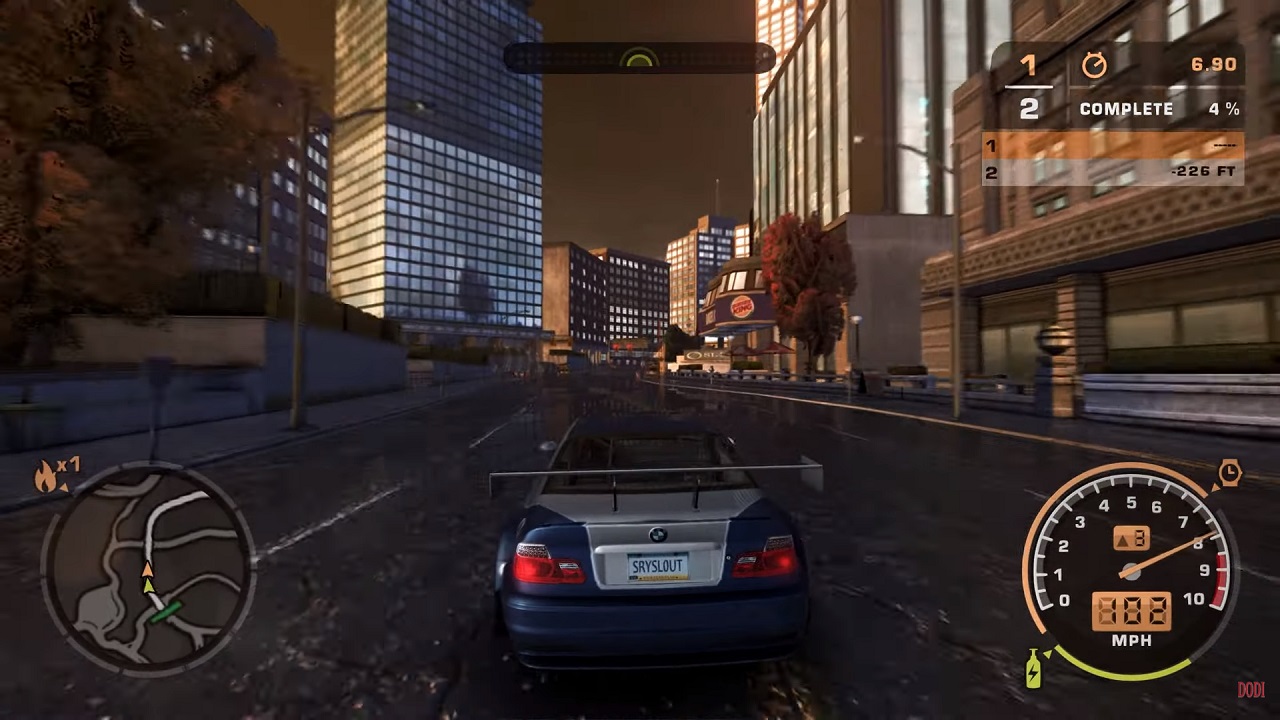Click the circular minimap
1280x720 pixels.
tap(148, 568)
